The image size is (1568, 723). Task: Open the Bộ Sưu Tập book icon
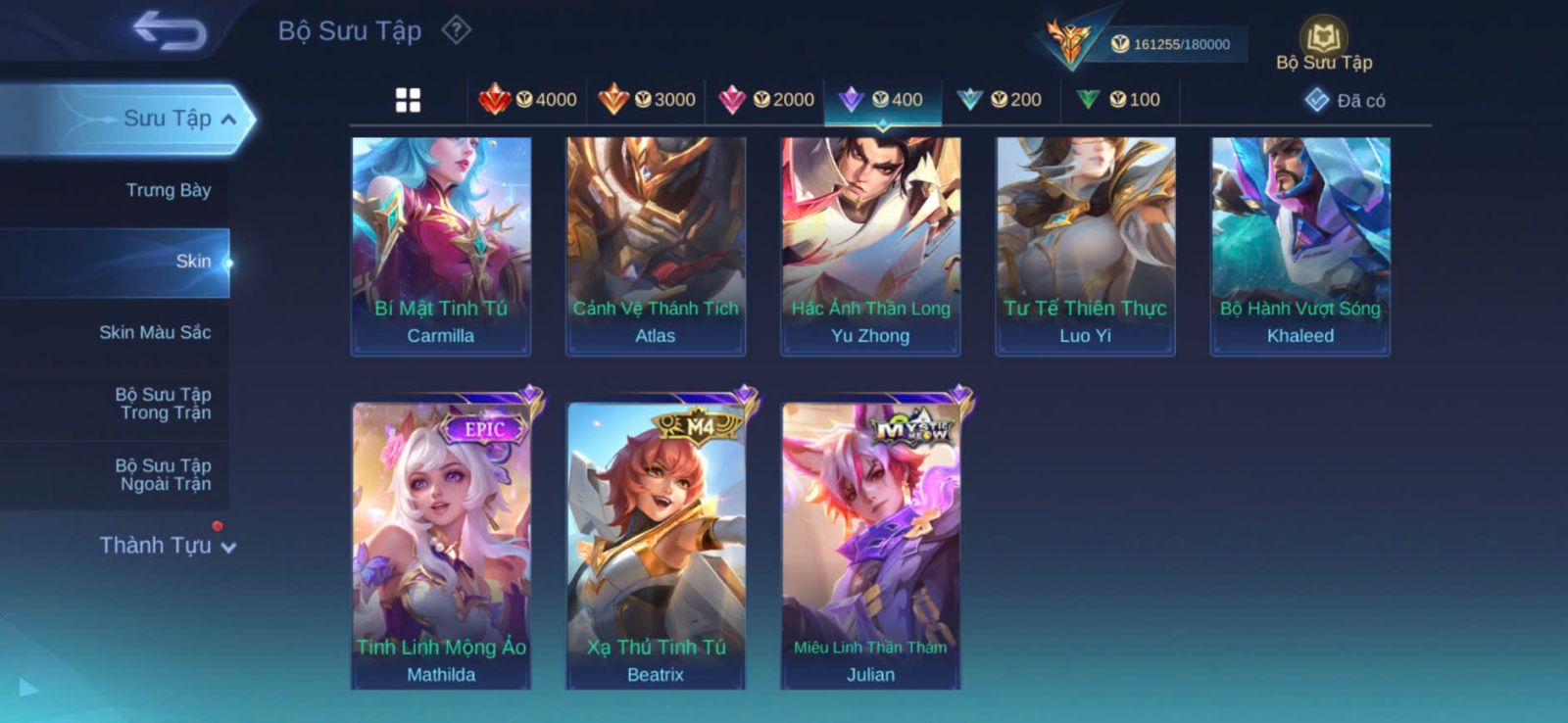1323,46
